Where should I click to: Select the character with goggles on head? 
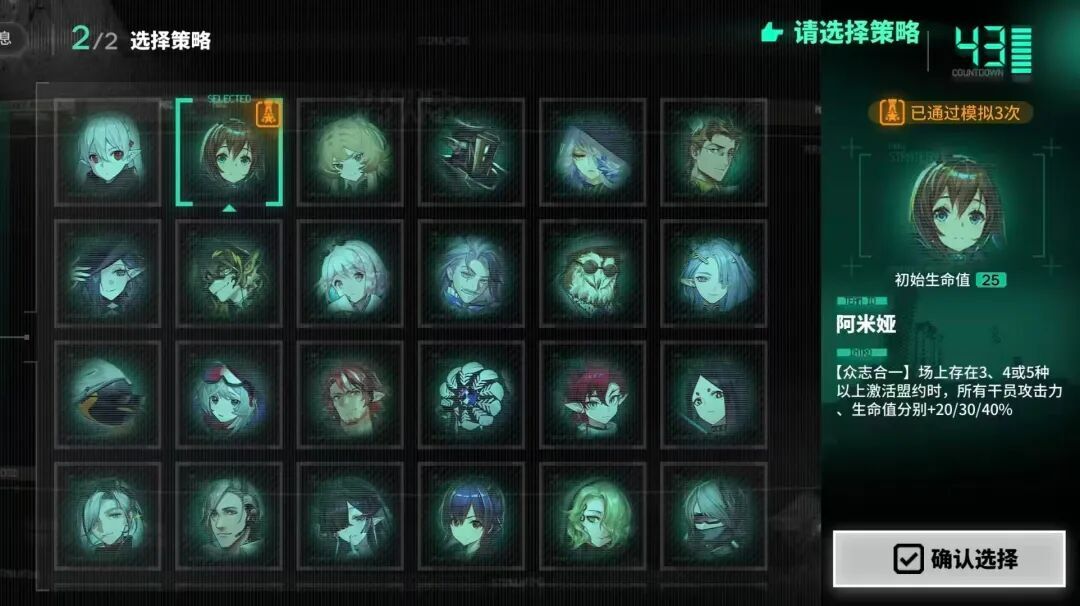(x=229, y=395)
